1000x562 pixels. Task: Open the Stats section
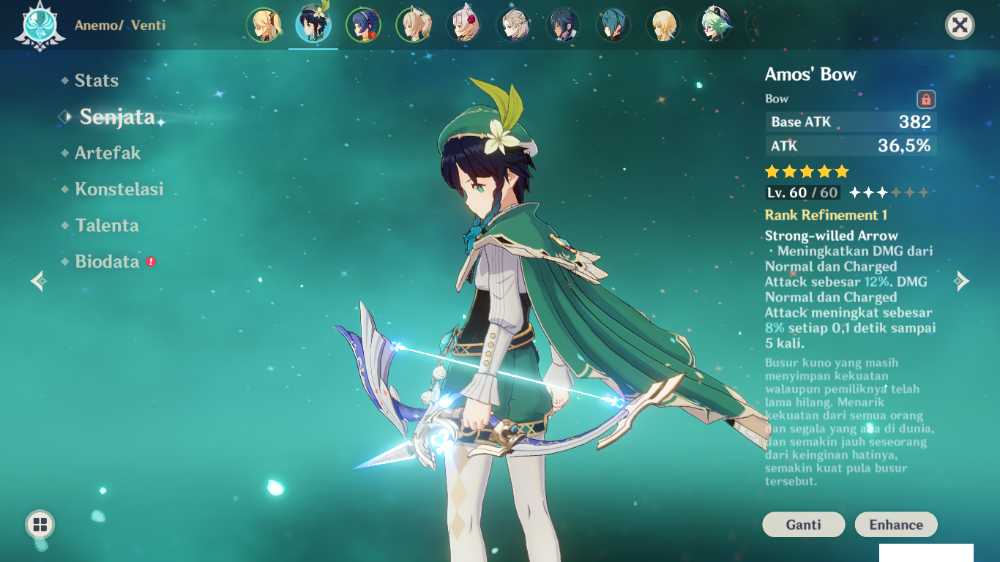pyautogui.click(x=96, y=81)
